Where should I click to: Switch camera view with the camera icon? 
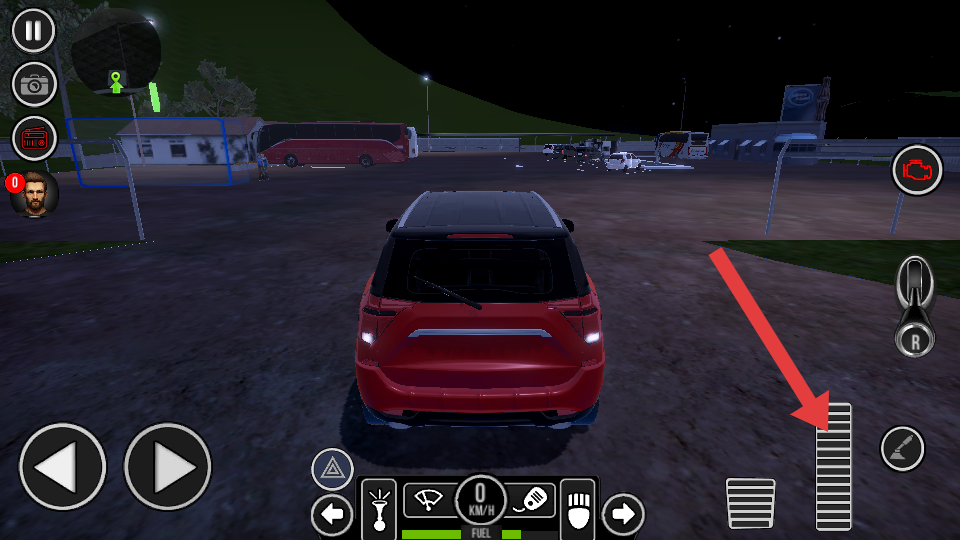pos(34,85)
